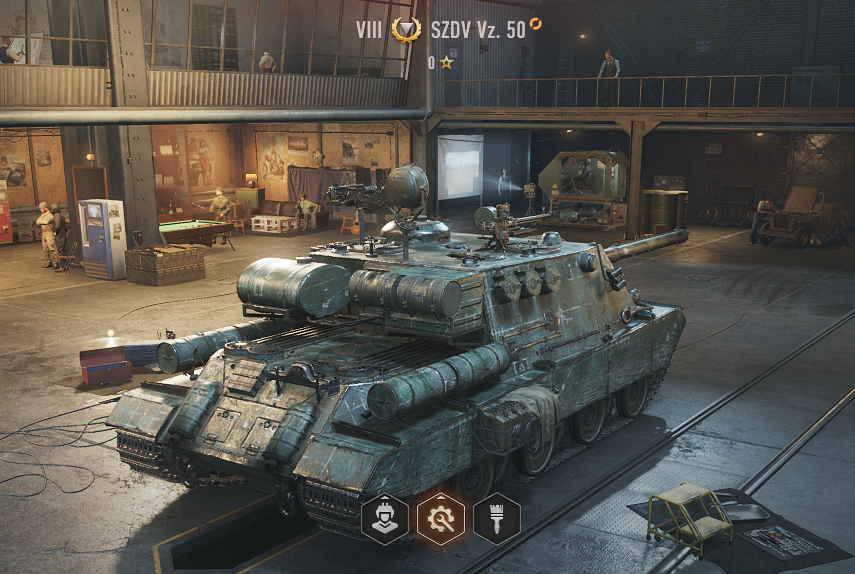
Task: Open the crew helmet hexagon button
Action: (x=385, y=519)
